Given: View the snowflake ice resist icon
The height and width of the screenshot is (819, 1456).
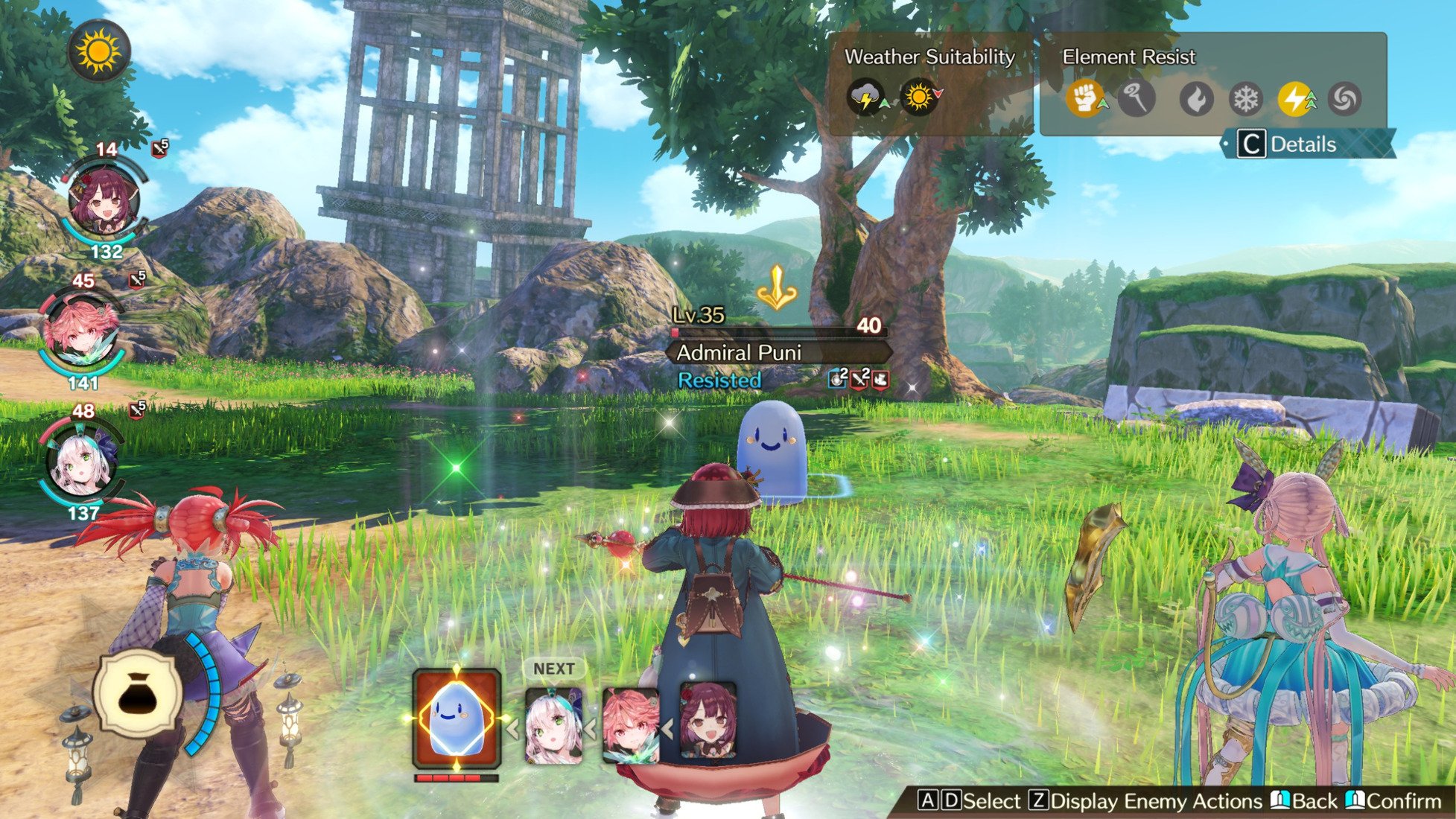Looking at the screenshot, I should 1246,98.
